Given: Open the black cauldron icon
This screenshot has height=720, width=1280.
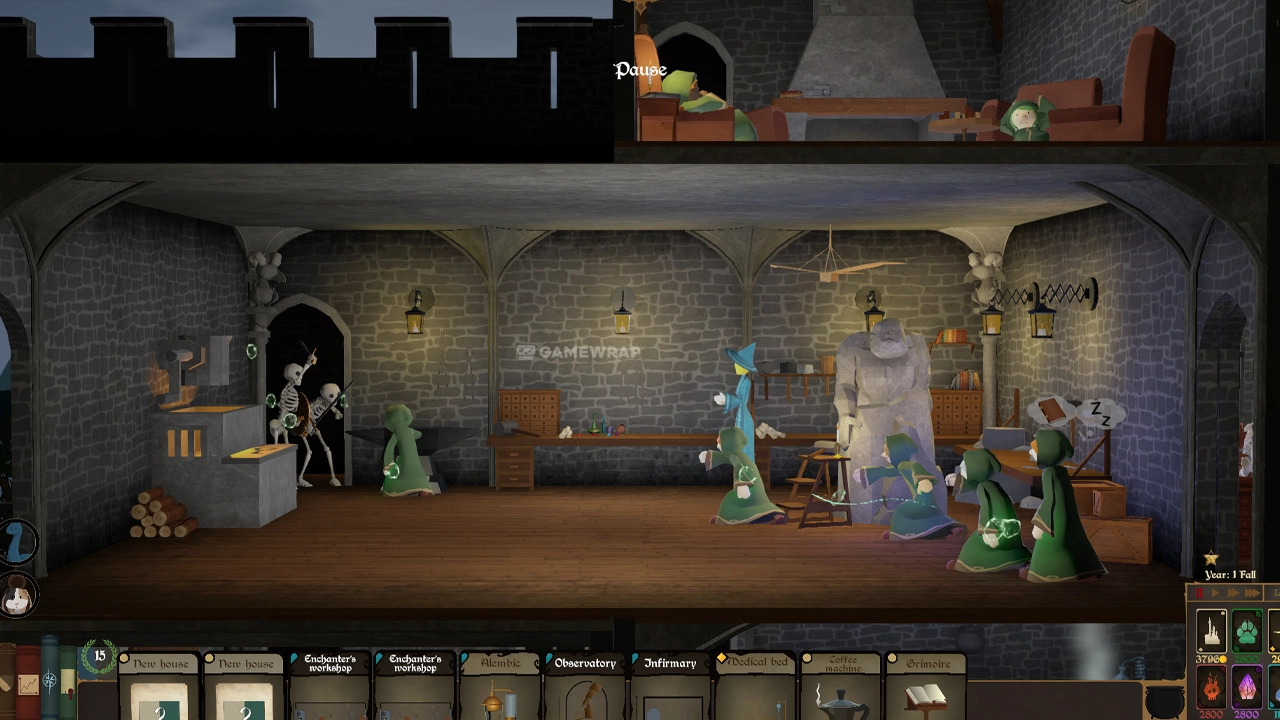Looking at the screenshot, I should [x=1164, y=700].
